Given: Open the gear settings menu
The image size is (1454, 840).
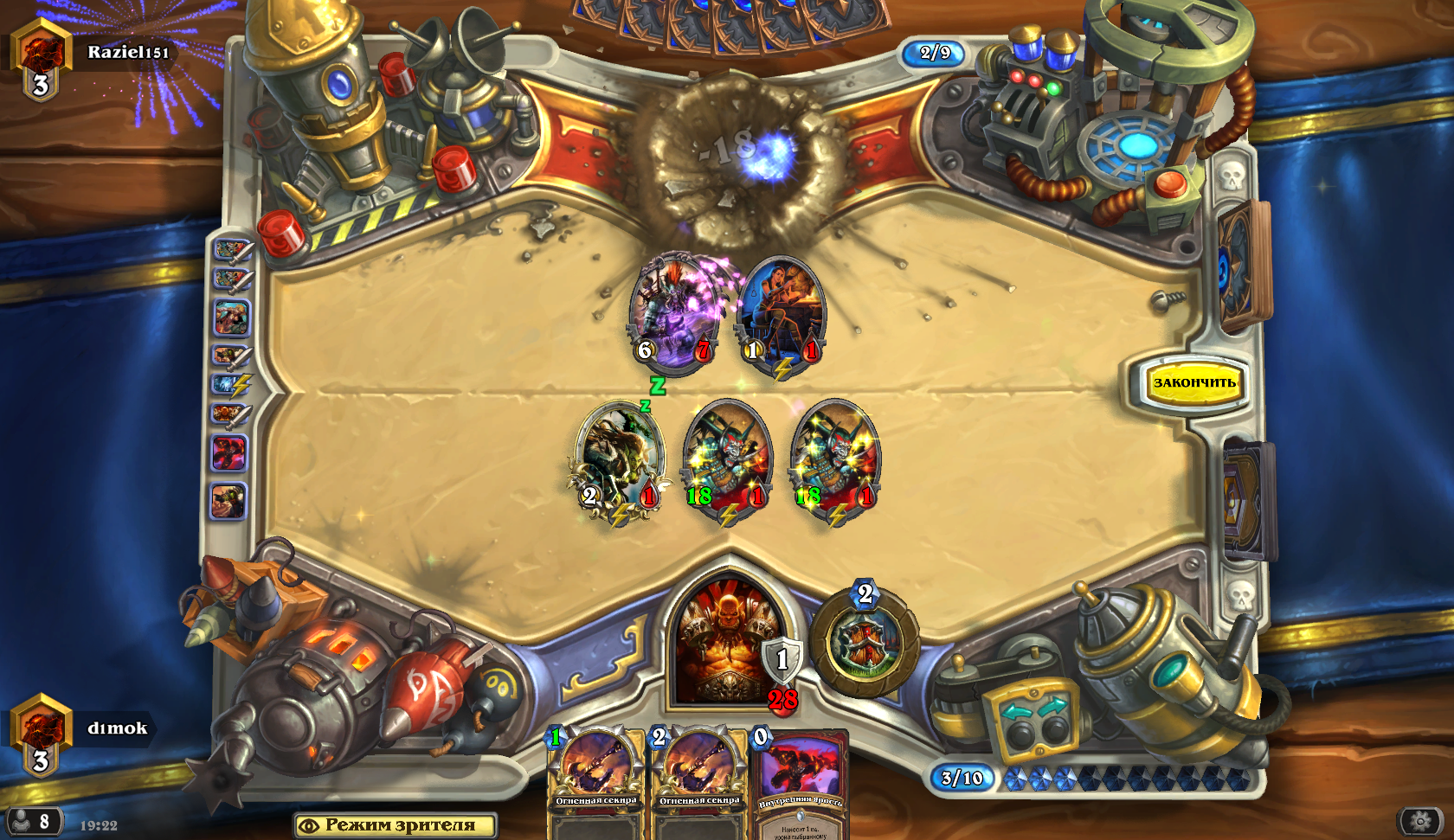Looking at the screenshot, I should click(x=1420, y=821).
